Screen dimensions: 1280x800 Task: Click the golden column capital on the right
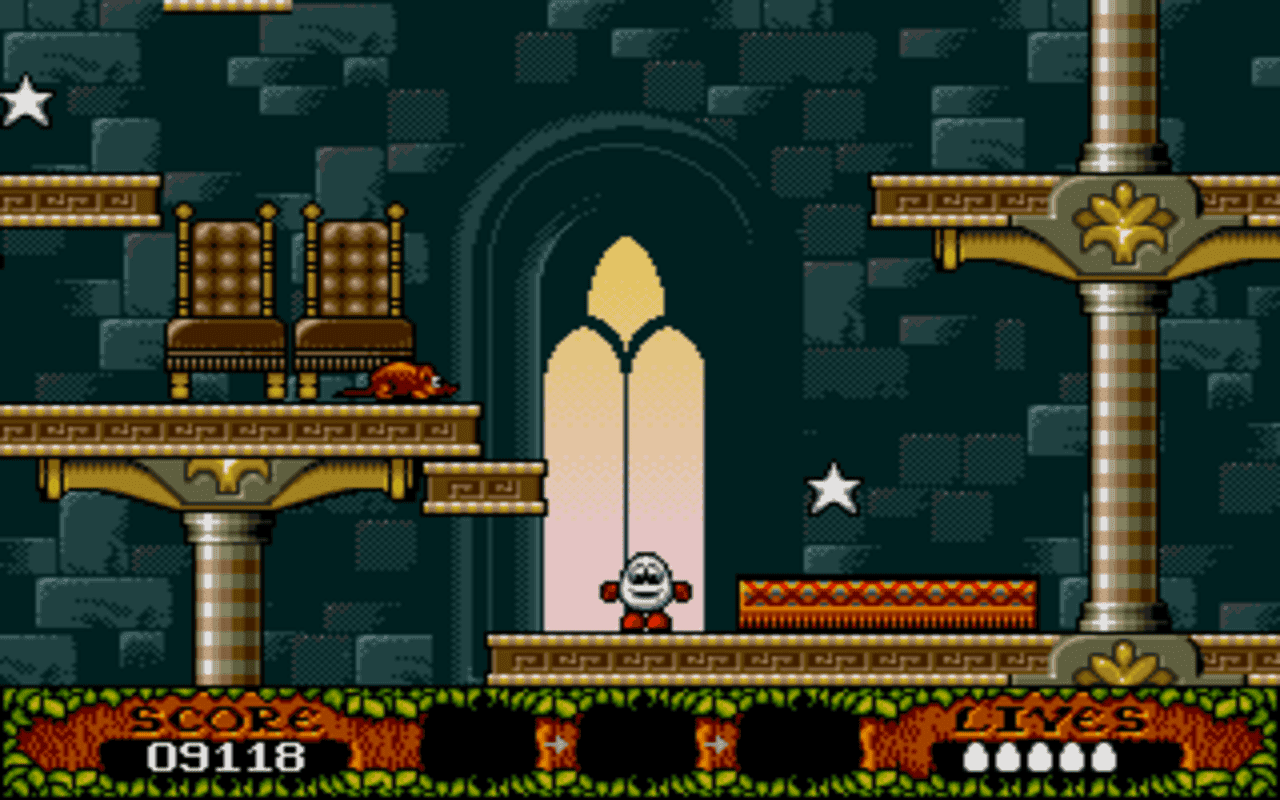coord(1123,222)
